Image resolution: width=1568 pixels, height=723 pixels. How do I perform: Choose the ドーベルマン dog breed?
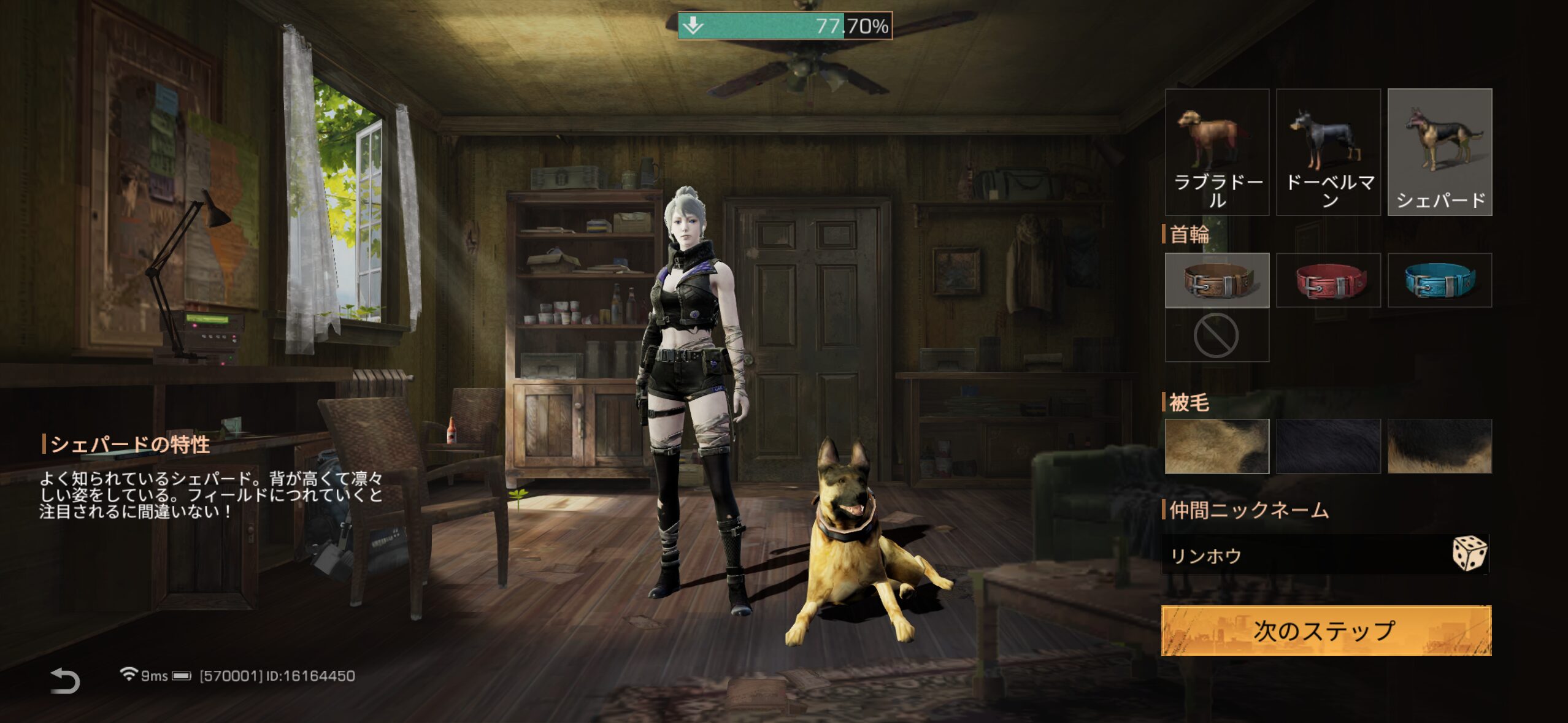tap(1328, 151)
